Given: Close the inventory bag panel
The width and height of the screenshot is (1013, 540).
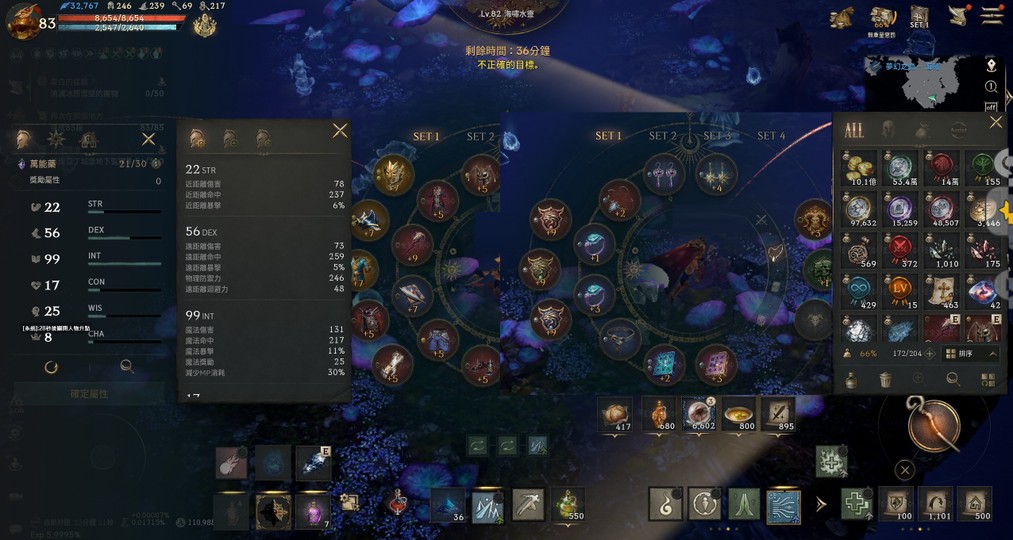Looking at the screenshot, I should pos(995,122).
